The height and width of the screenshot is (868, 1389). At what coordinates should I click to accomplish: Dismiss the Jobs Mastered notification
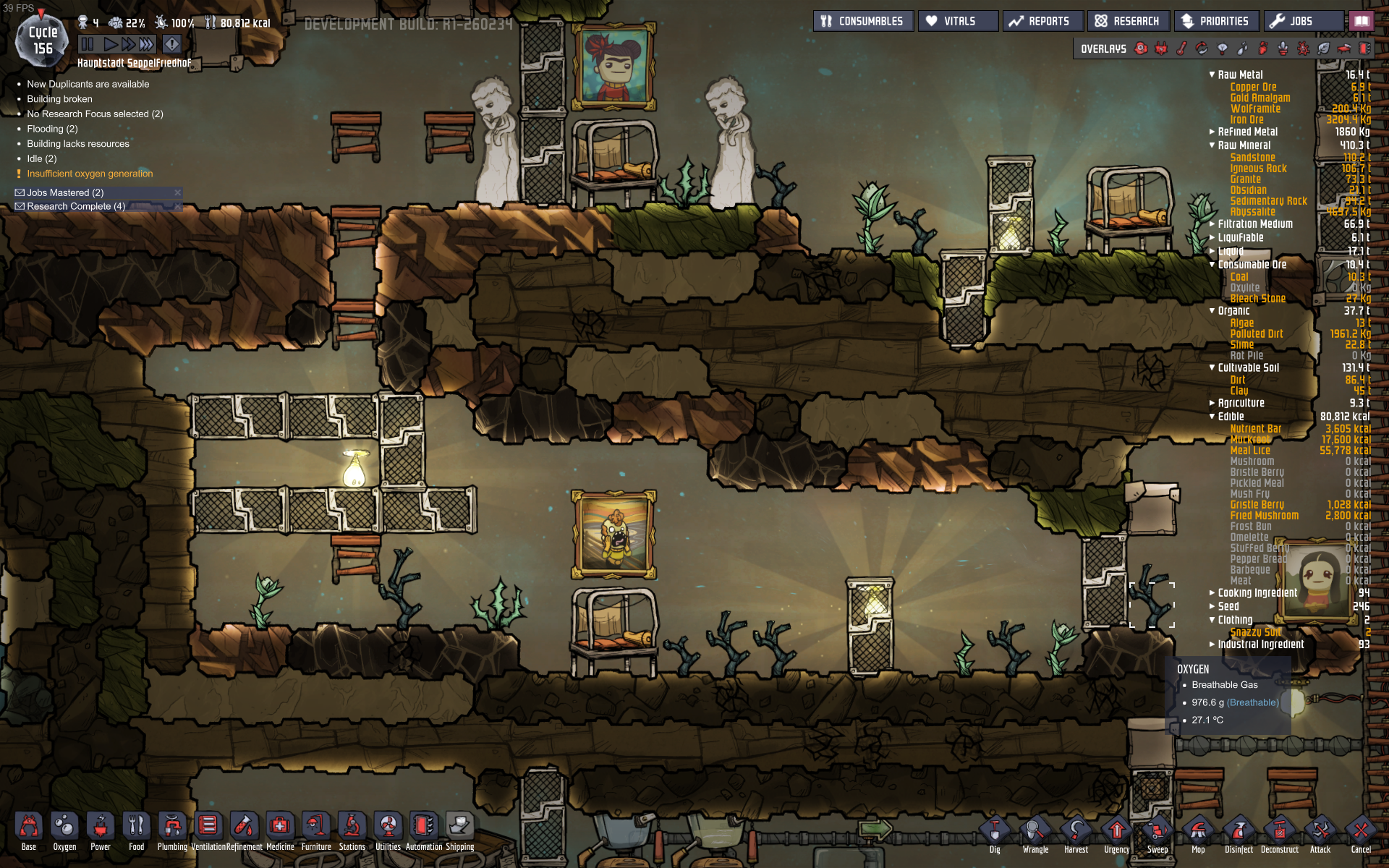[x=177, y=192]
